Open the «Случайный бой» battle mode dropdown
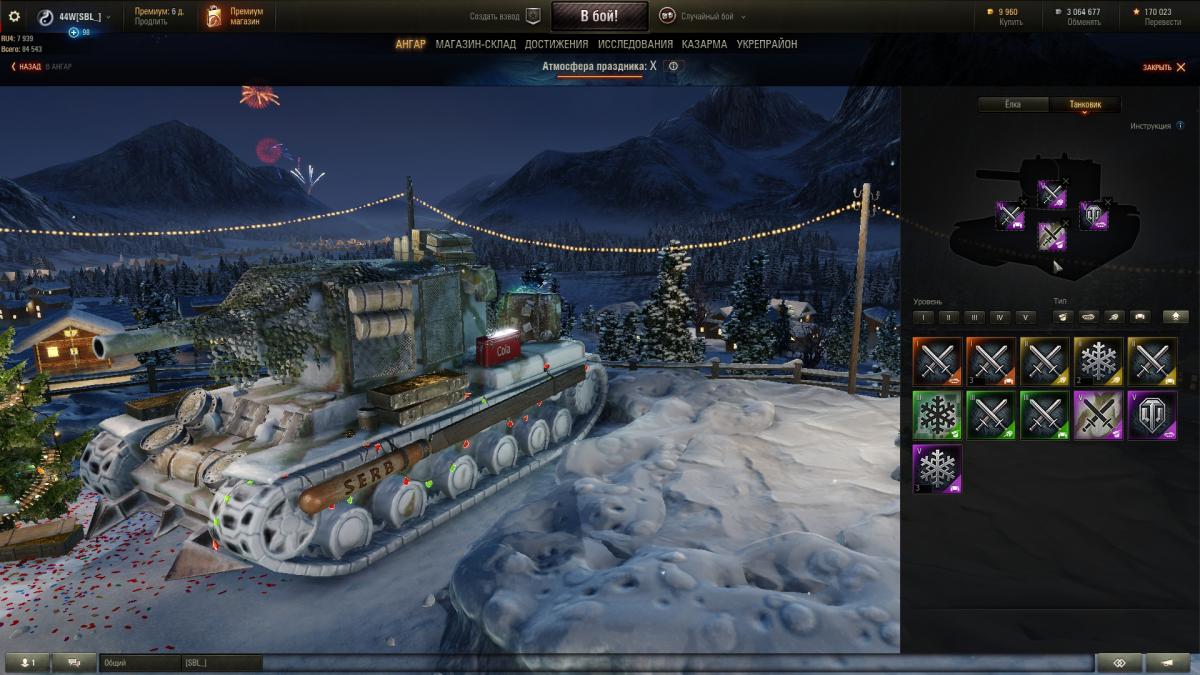 [x=705, y=17]
